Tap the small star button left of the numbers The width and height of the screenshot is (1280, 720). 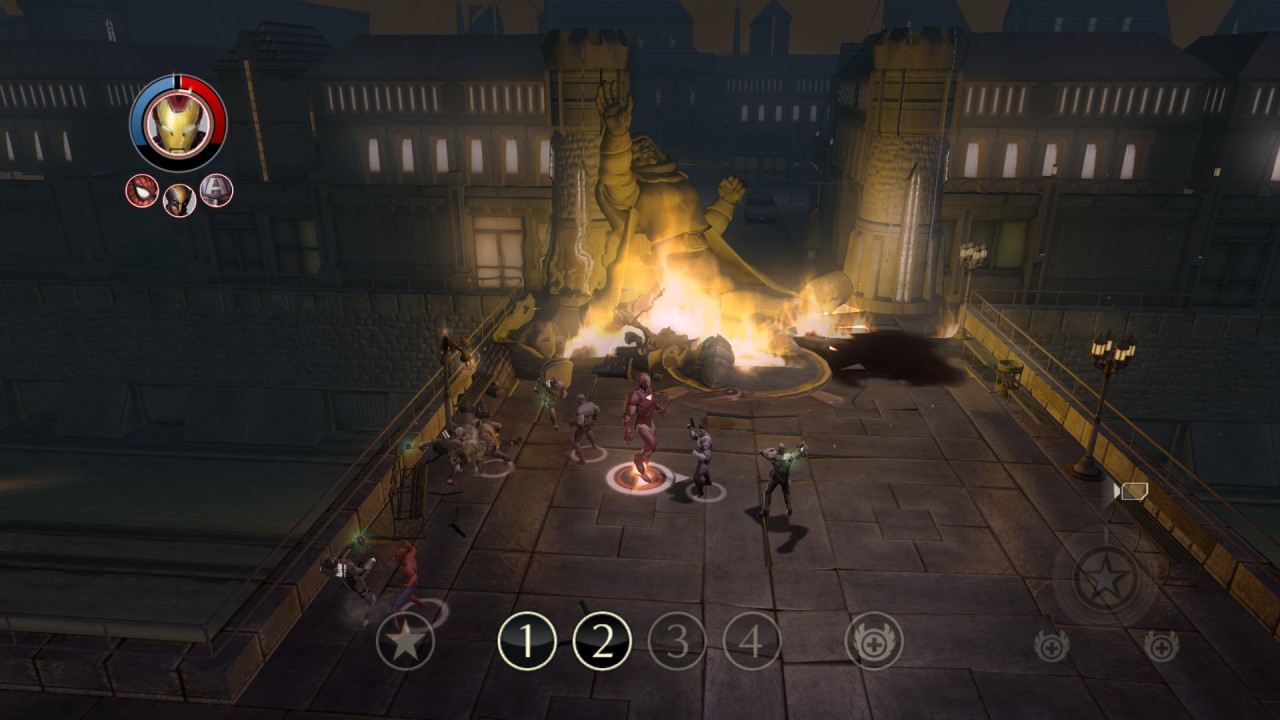[x=405, y=641]
